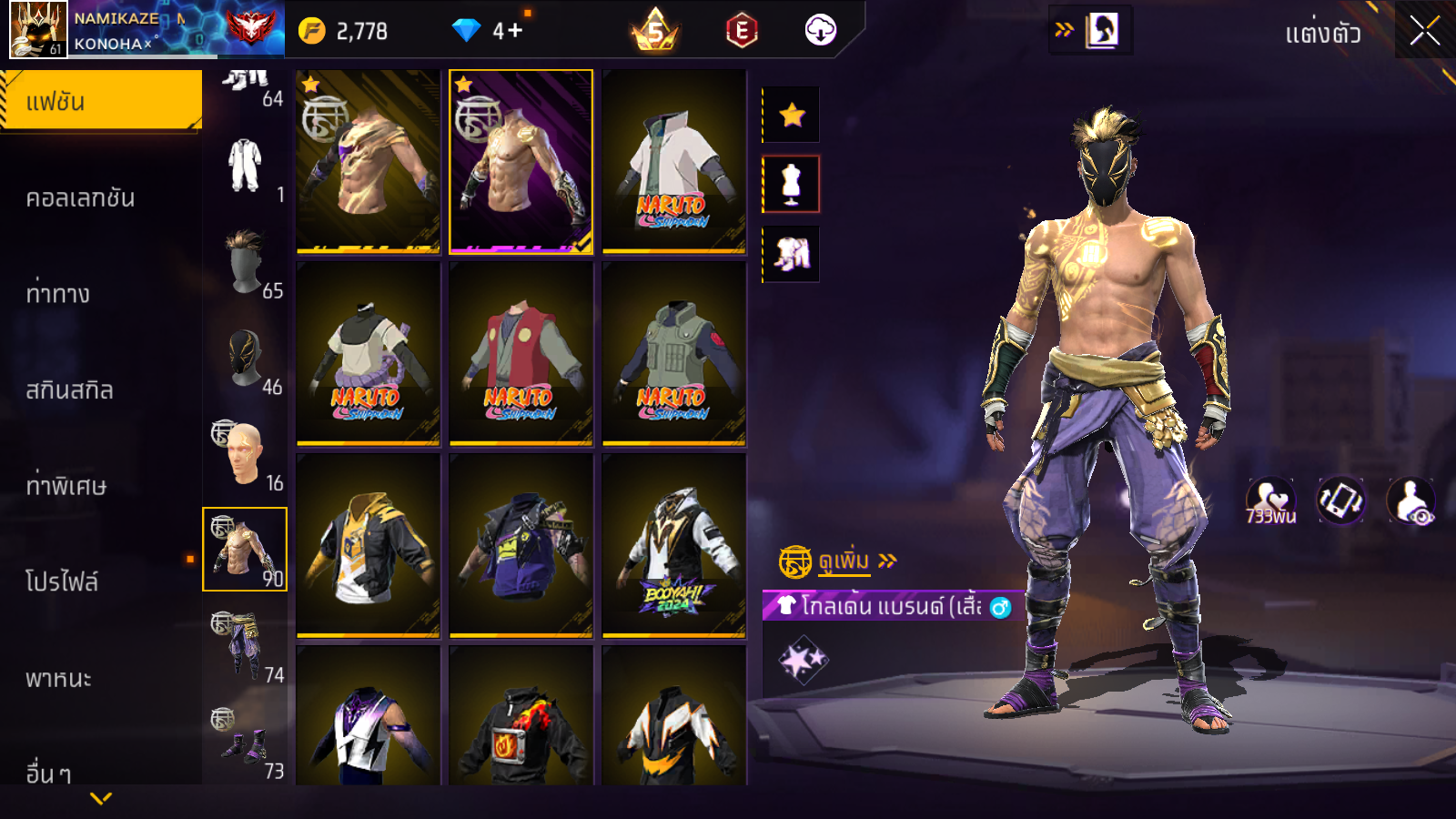Open the แฟชั่น fashion tab
Viewport: 1456px width, 819px height.
101,101
